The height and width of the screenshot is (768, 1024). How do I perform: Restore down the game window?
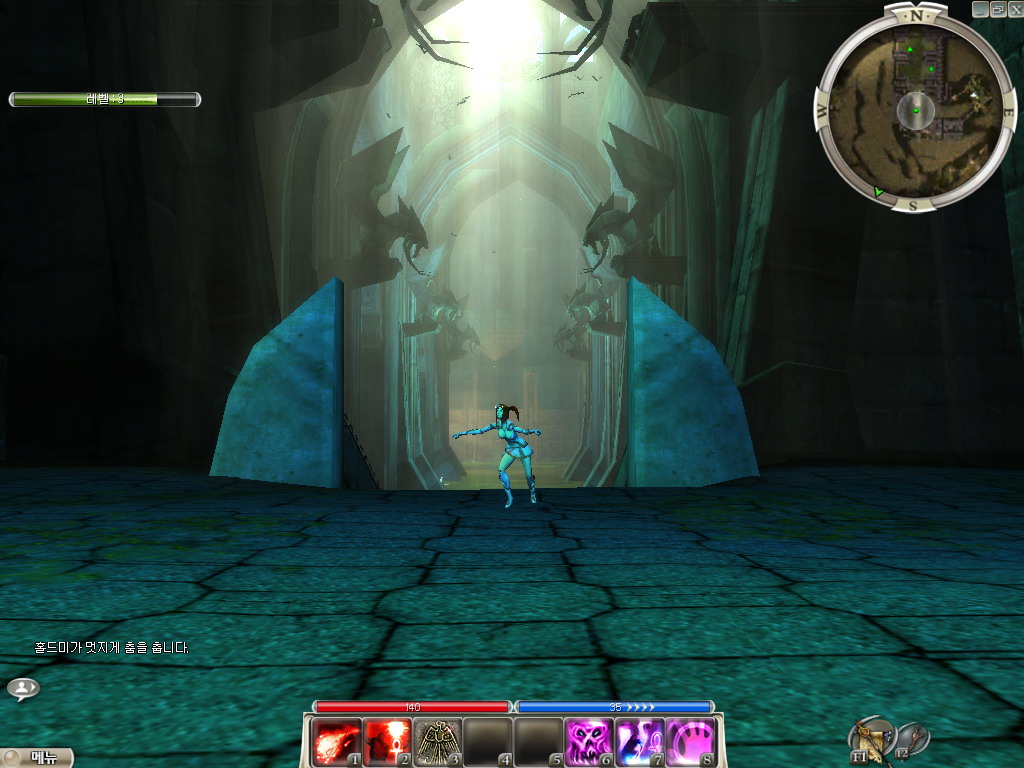(x=997, y=8)
